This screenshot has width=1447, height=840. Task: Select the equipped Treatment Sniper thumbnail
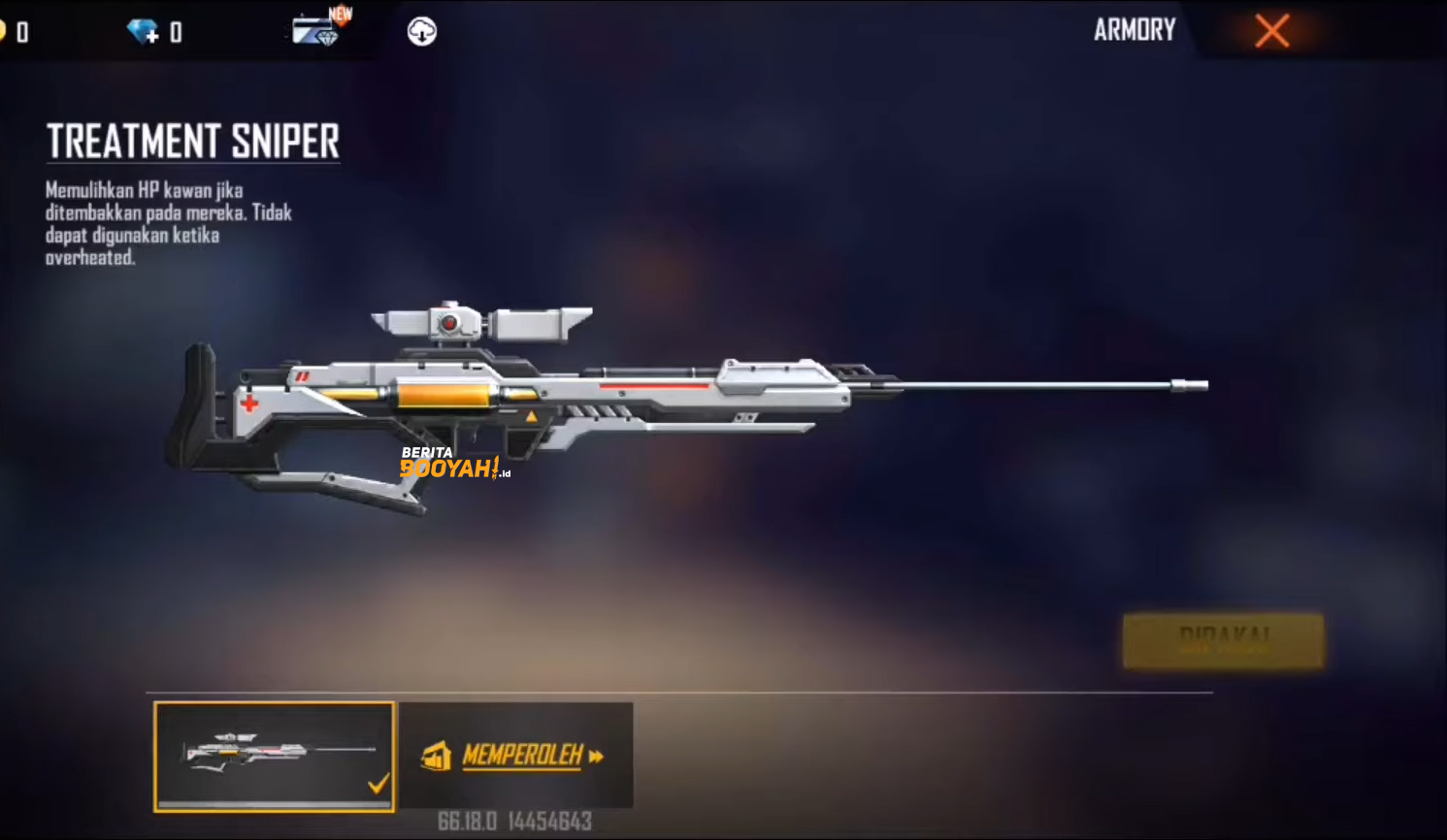pyautogui.click(x=275, y=756)
